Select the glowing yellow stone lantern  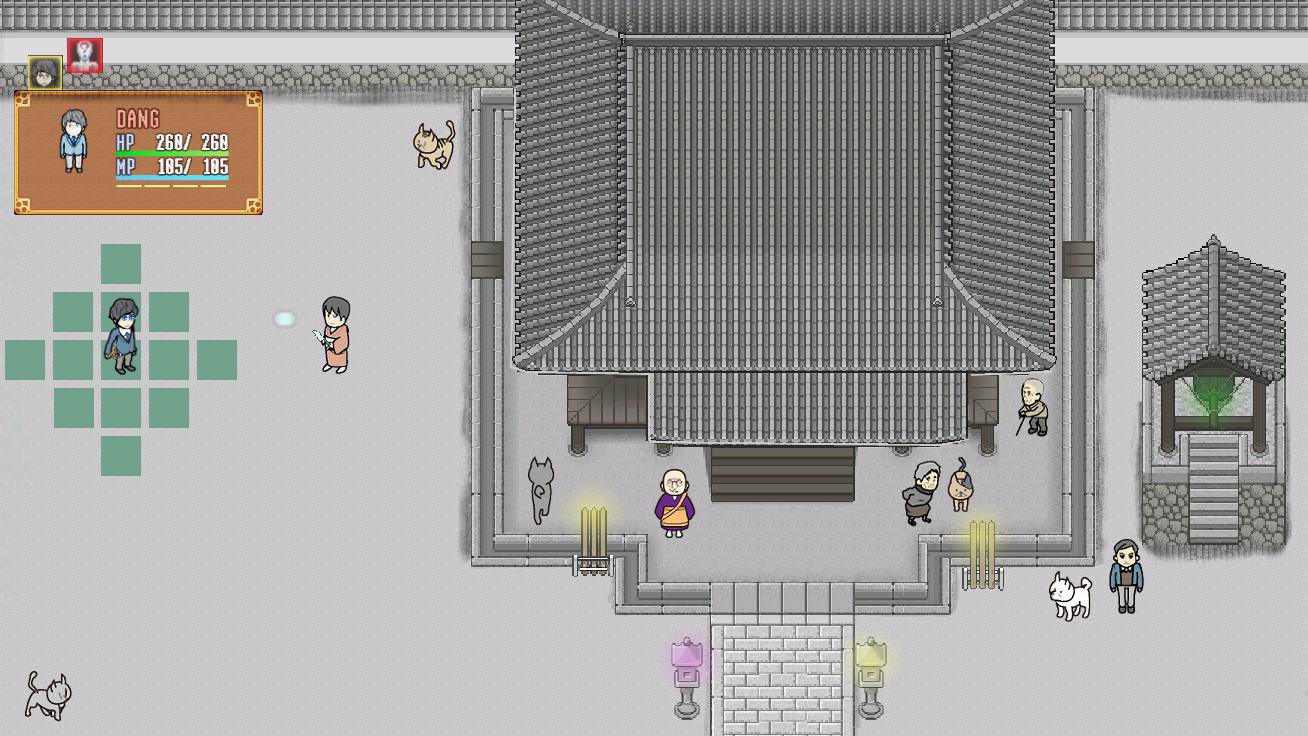click(x=869, y=668)
